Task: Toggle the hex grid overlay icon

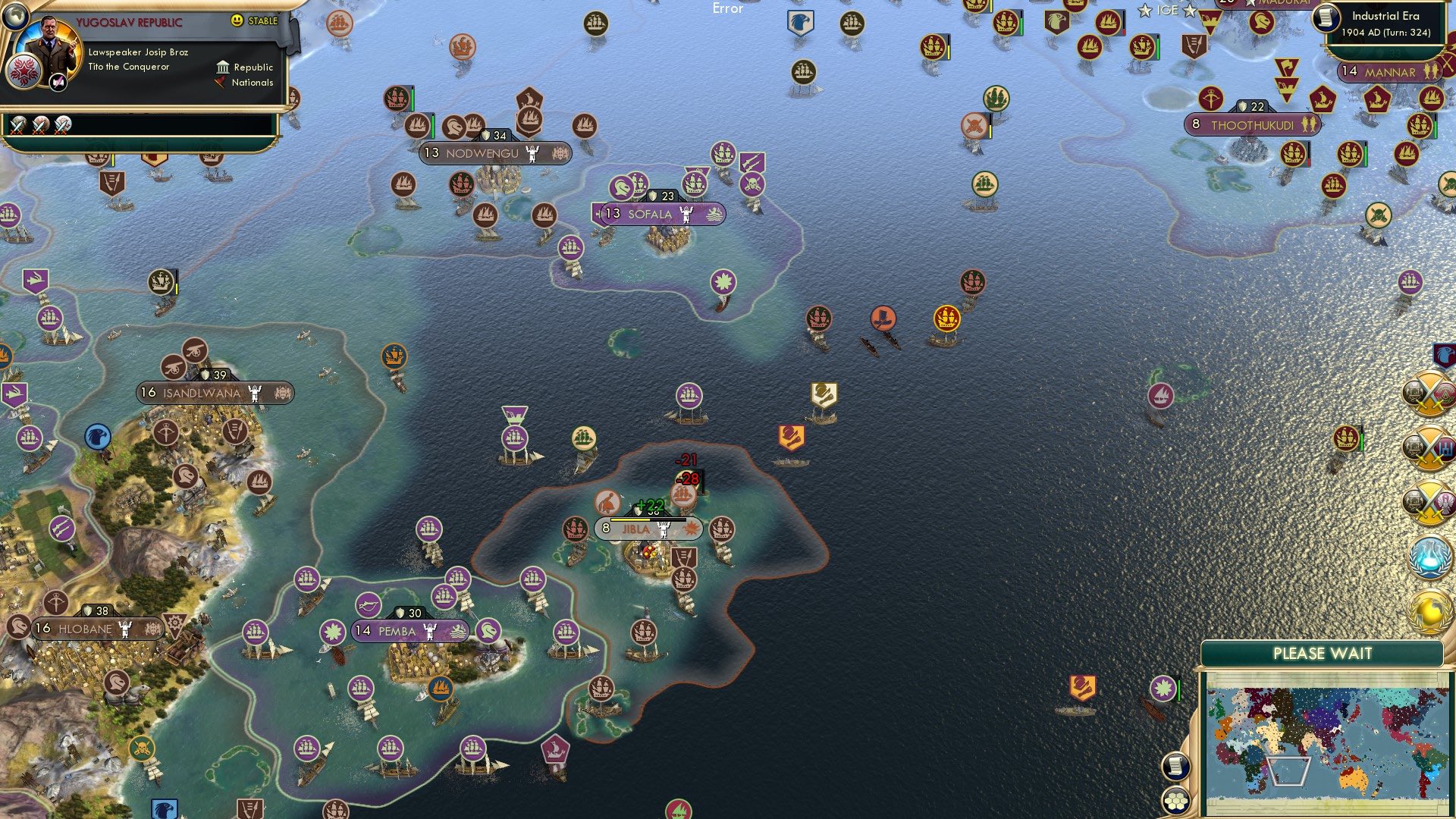Action: point(1175,801)
